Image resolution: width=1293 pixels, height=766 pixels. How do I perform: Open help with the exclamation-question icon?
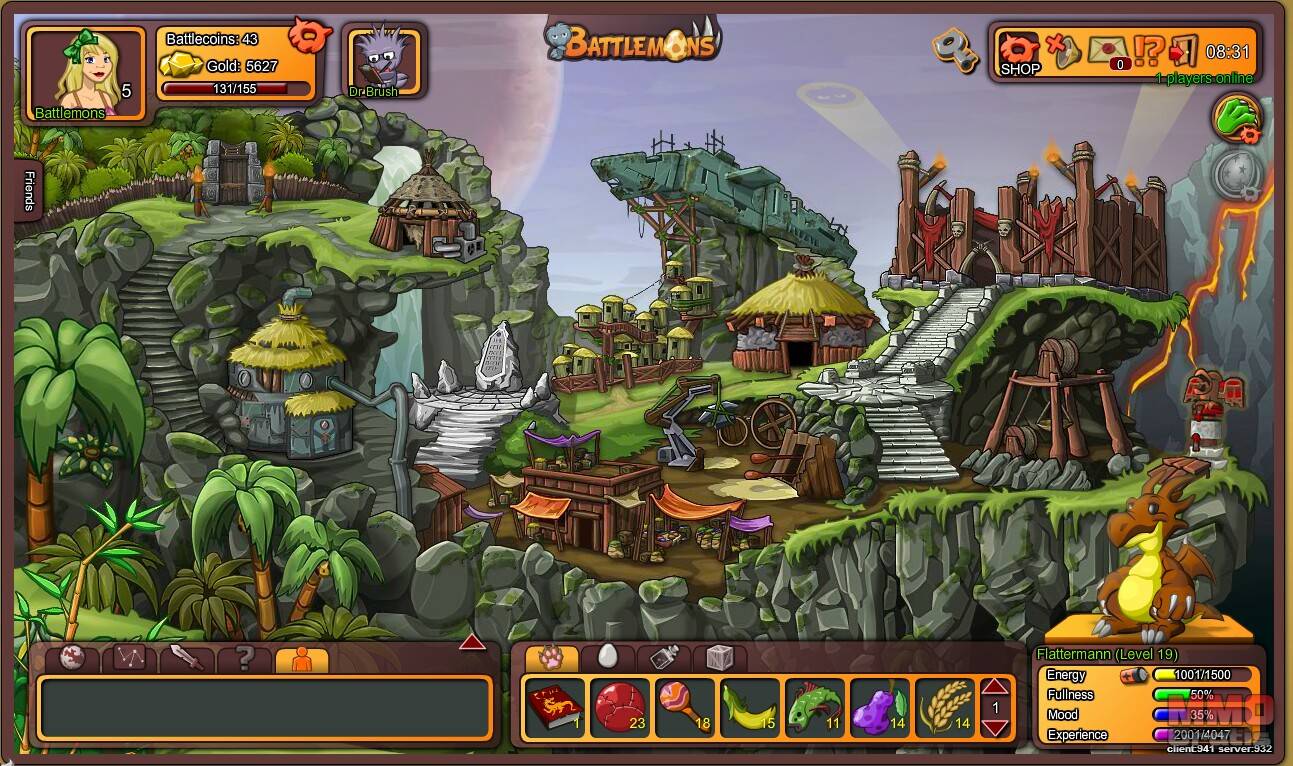[1148, 50]
